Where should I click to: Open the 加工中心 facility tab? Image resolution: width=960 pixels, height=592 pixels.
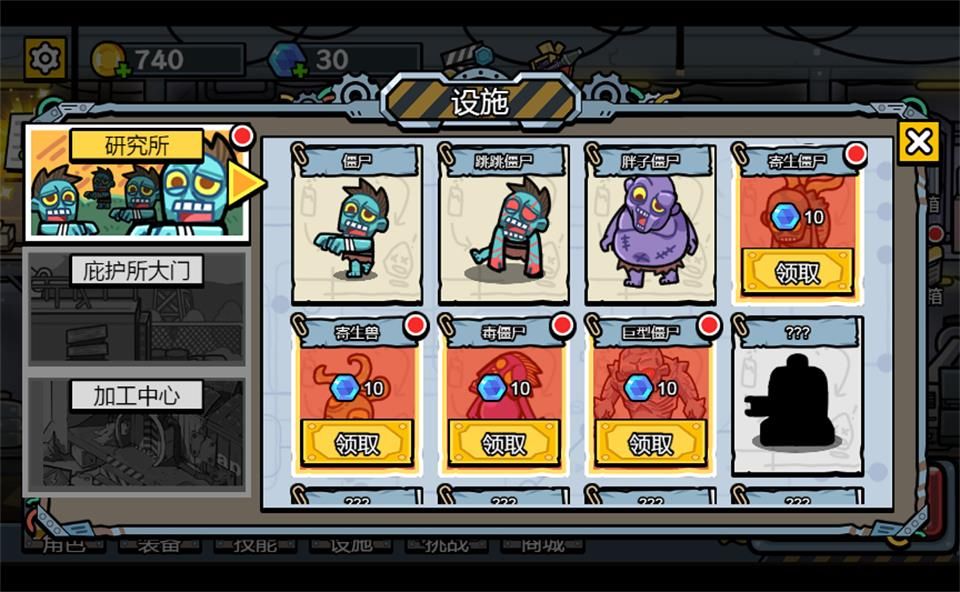(136, 434)
